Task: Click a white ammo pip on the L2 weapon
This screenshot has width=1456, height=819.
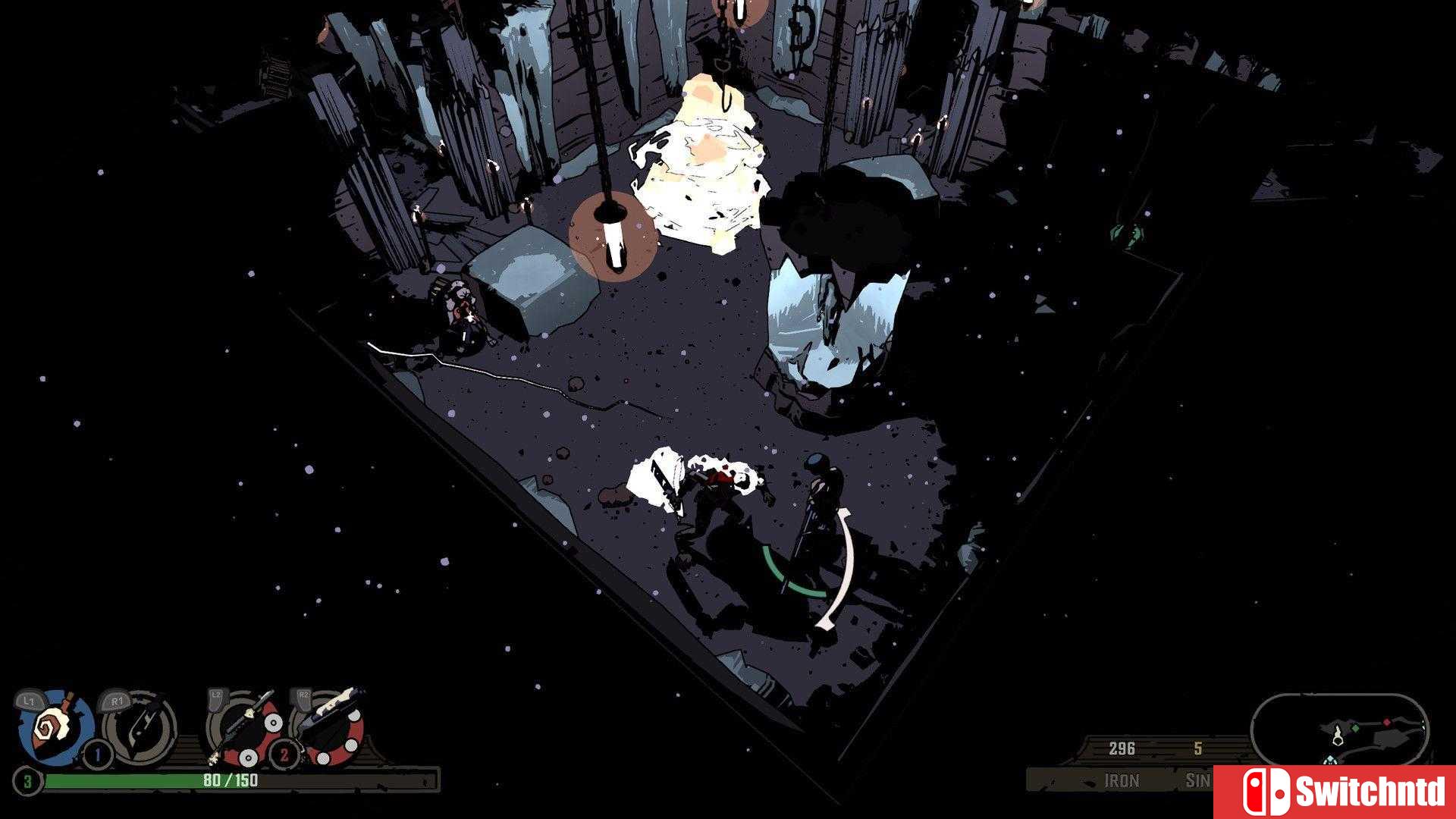Action: point(271,721)
